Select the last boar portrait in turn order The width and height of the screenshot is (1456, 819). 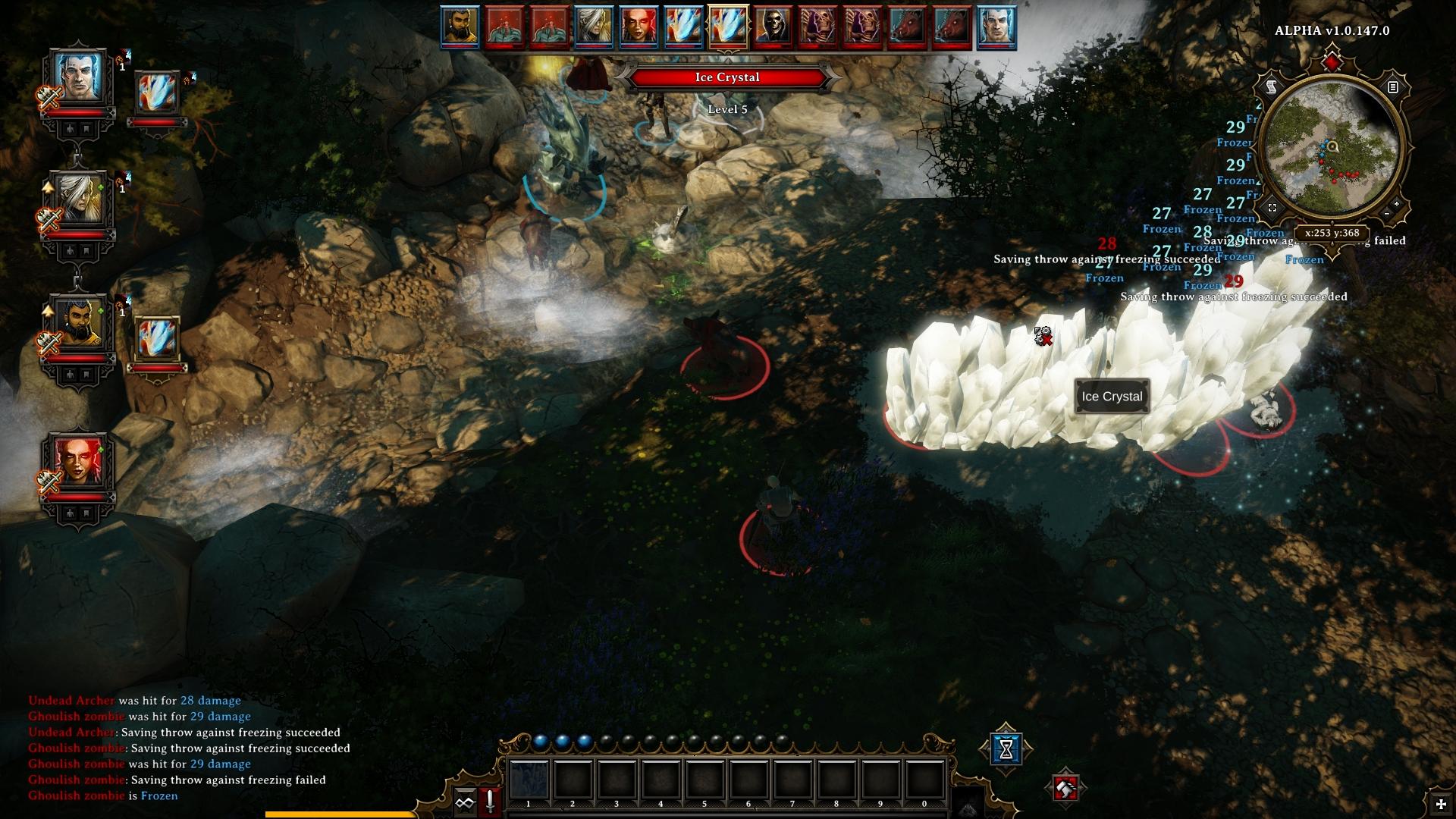(x=952, y=27)
